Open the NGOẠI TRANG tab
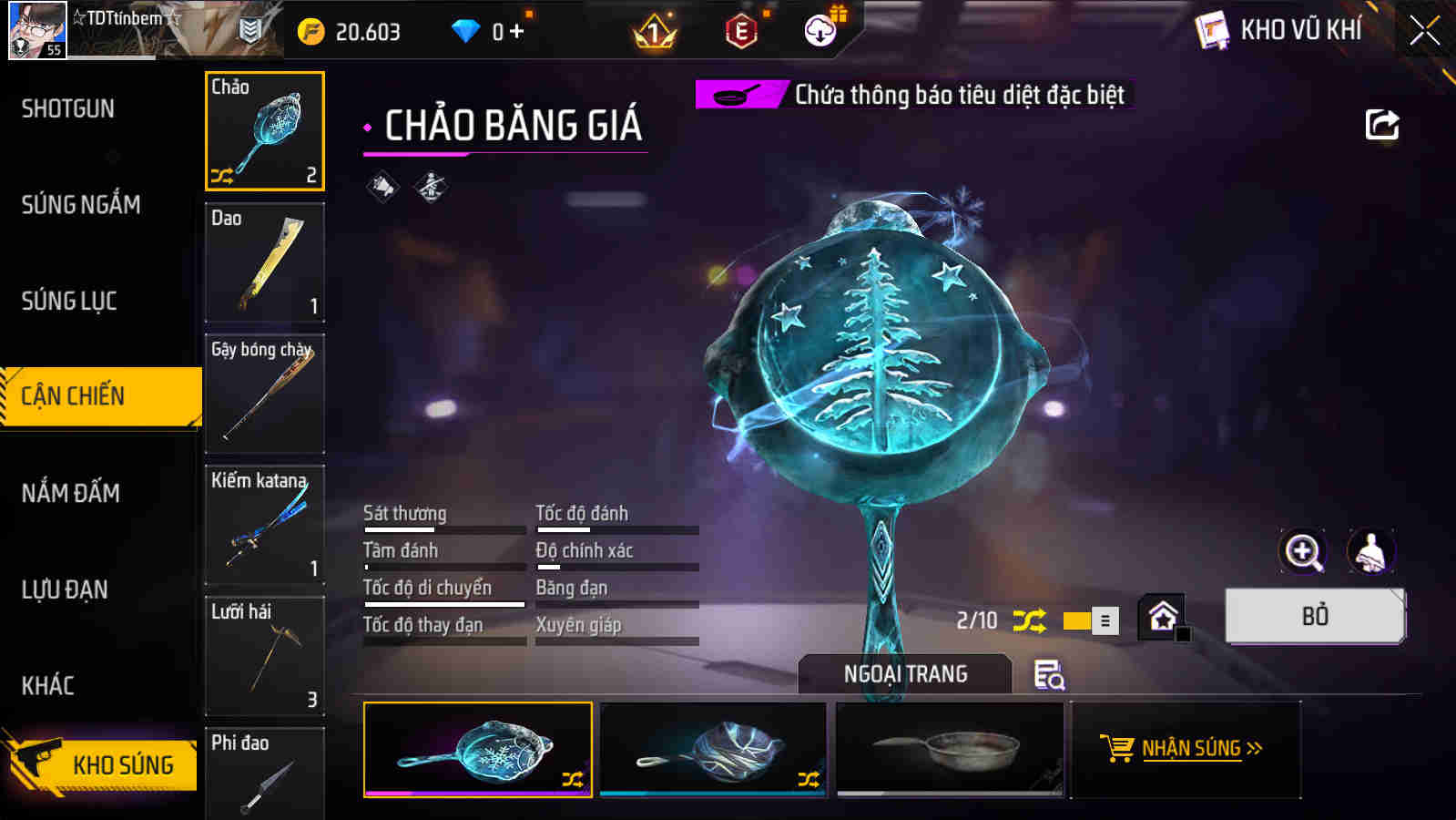Viewport: 1456px width, 820px height. pos(903,674)
